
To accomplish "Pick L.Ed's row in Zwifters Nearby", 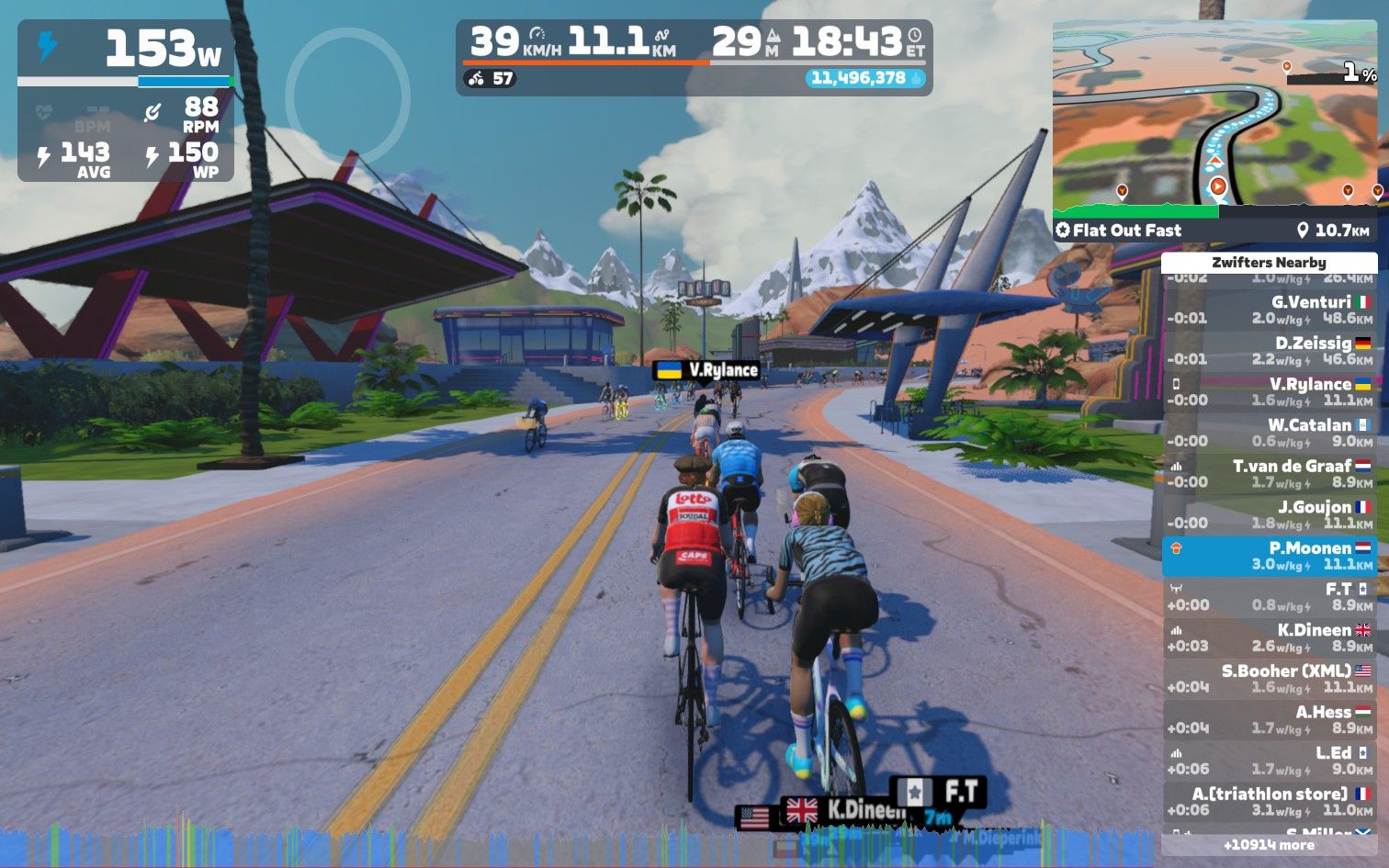I will pyautogui.click(x=1269, y=761).
